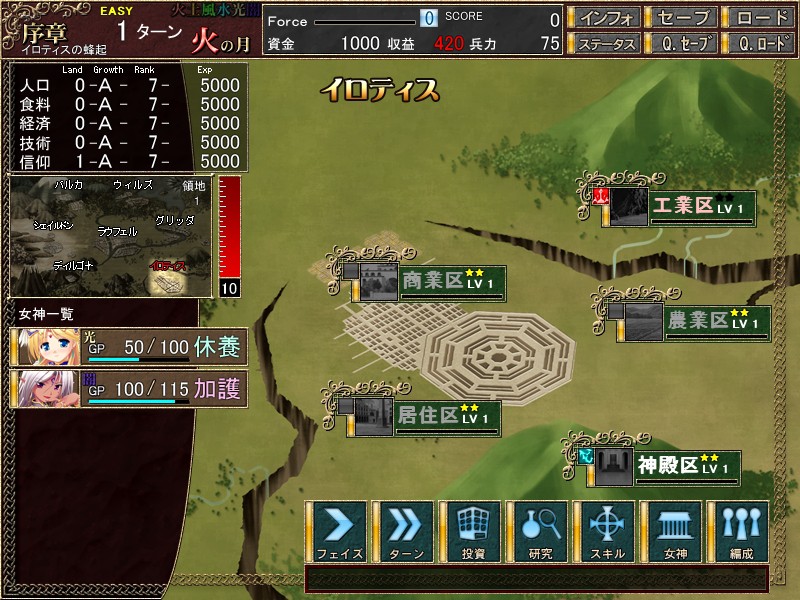Screen dimensions: 800x600
Task: Activate Q.ロード quick load
Action: (x=758, y=44)
